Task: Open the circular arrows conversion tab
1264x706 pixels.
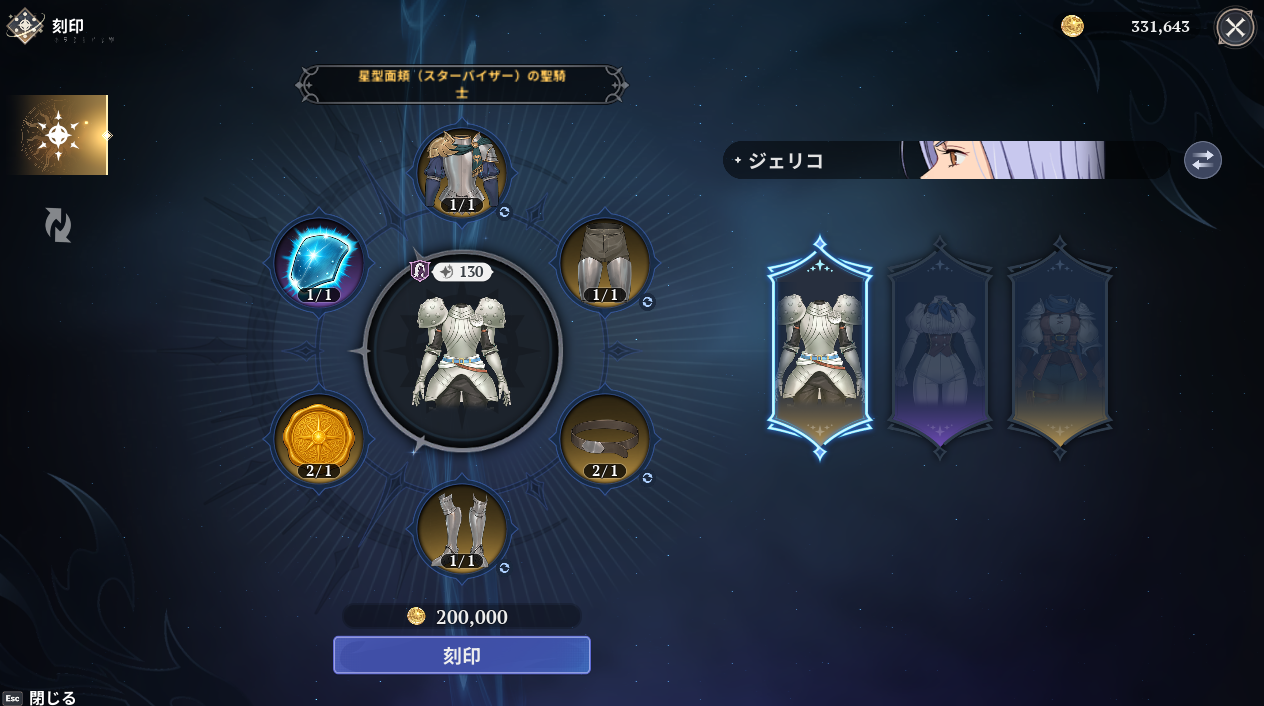Action: [x=58, y=225]
